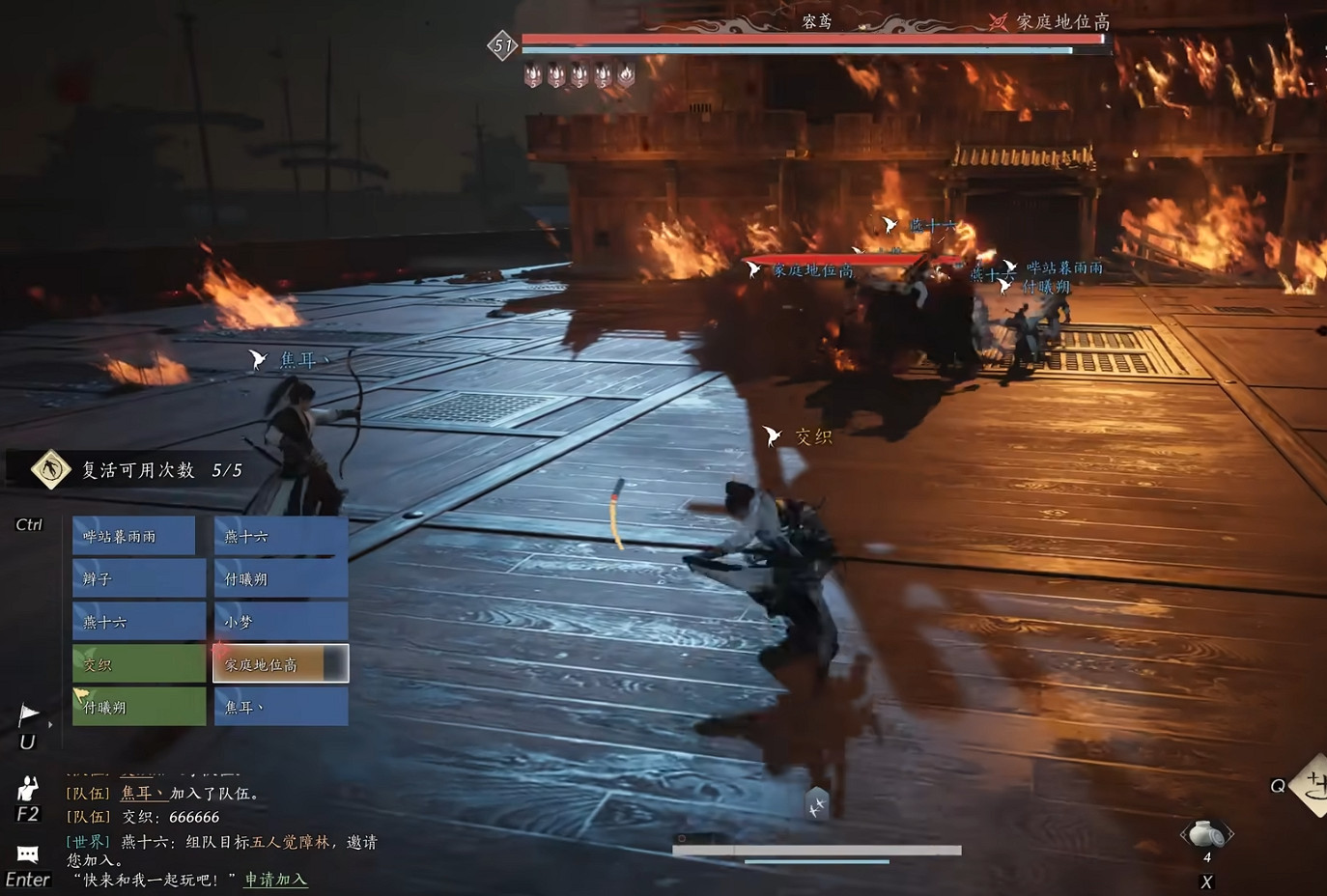Click the 申请加入 join request link
Viewport: 1327px width, 896px height.
(273, 880)
